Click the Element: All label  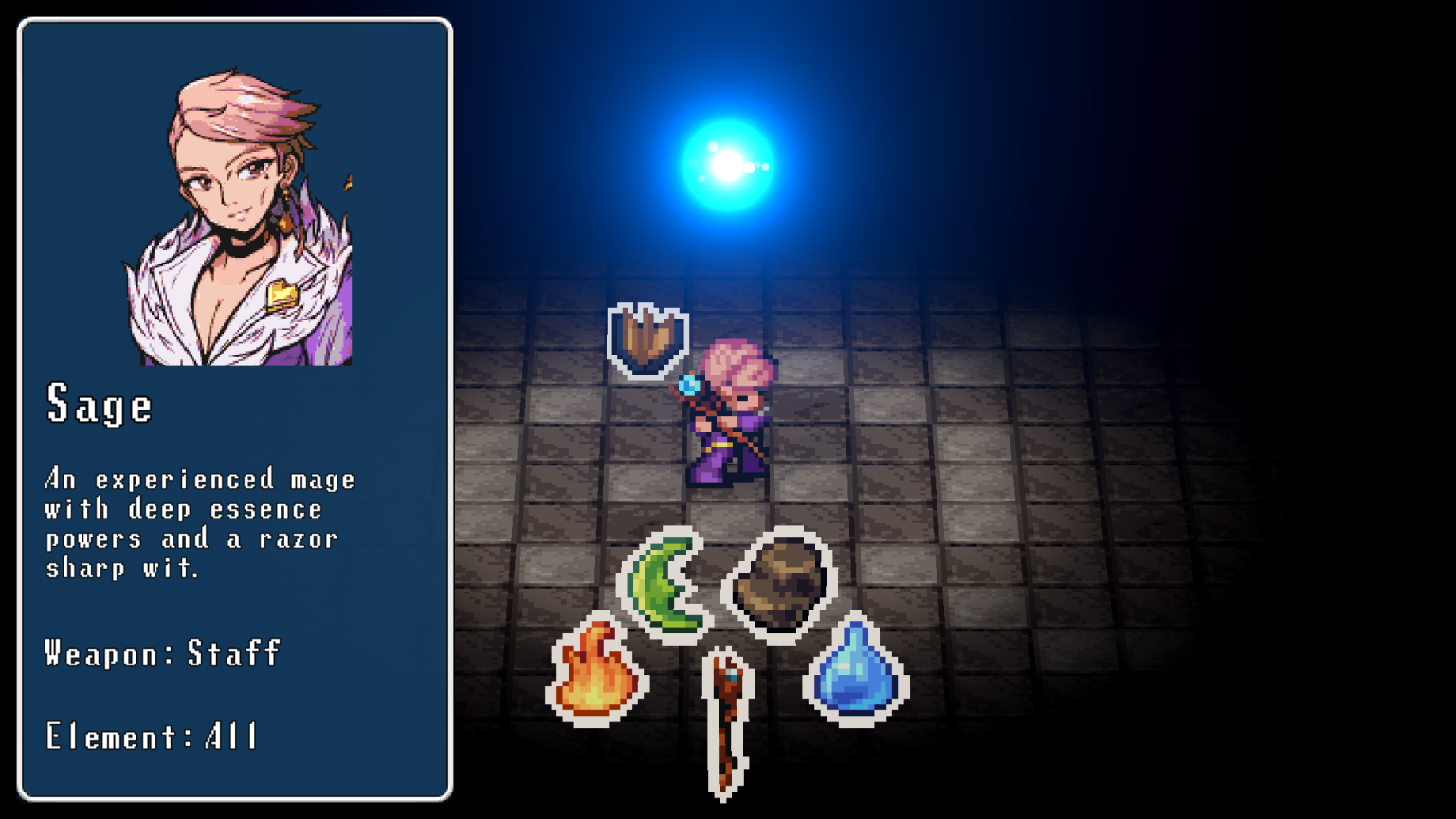pyautogui.click(x=152, y=737)
